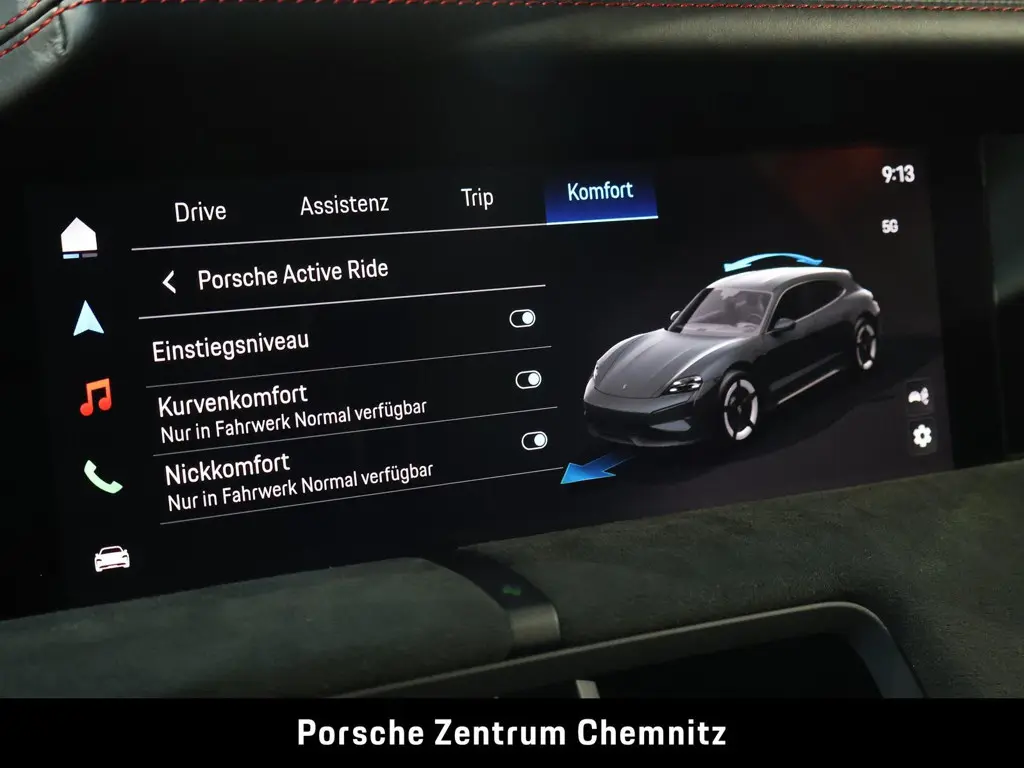Open settings with the gear icon
The height and width of the screenshot is (768, 1024).
(921, 436)
